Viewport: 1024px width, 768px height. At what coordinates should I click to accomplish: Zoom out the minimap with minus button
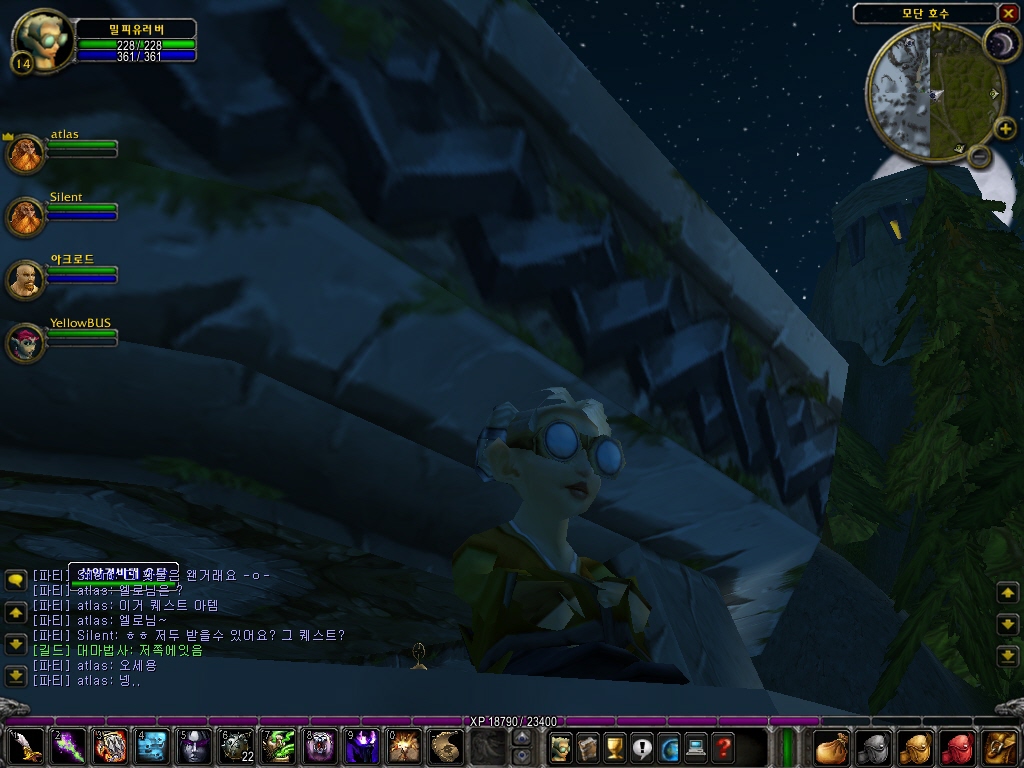point(980,155)
